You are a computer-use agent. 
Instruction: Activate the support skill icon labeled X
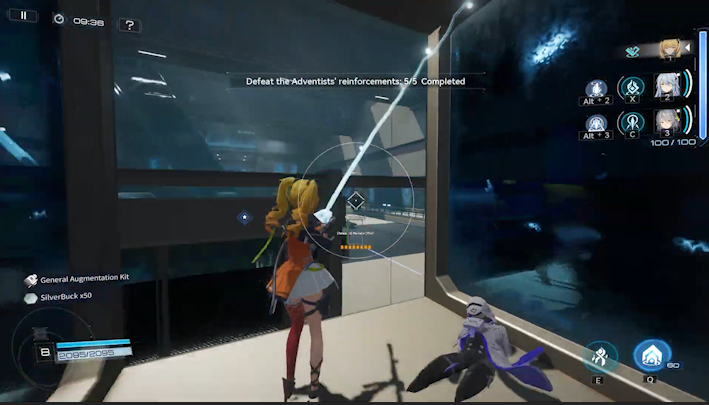[631, 87]
